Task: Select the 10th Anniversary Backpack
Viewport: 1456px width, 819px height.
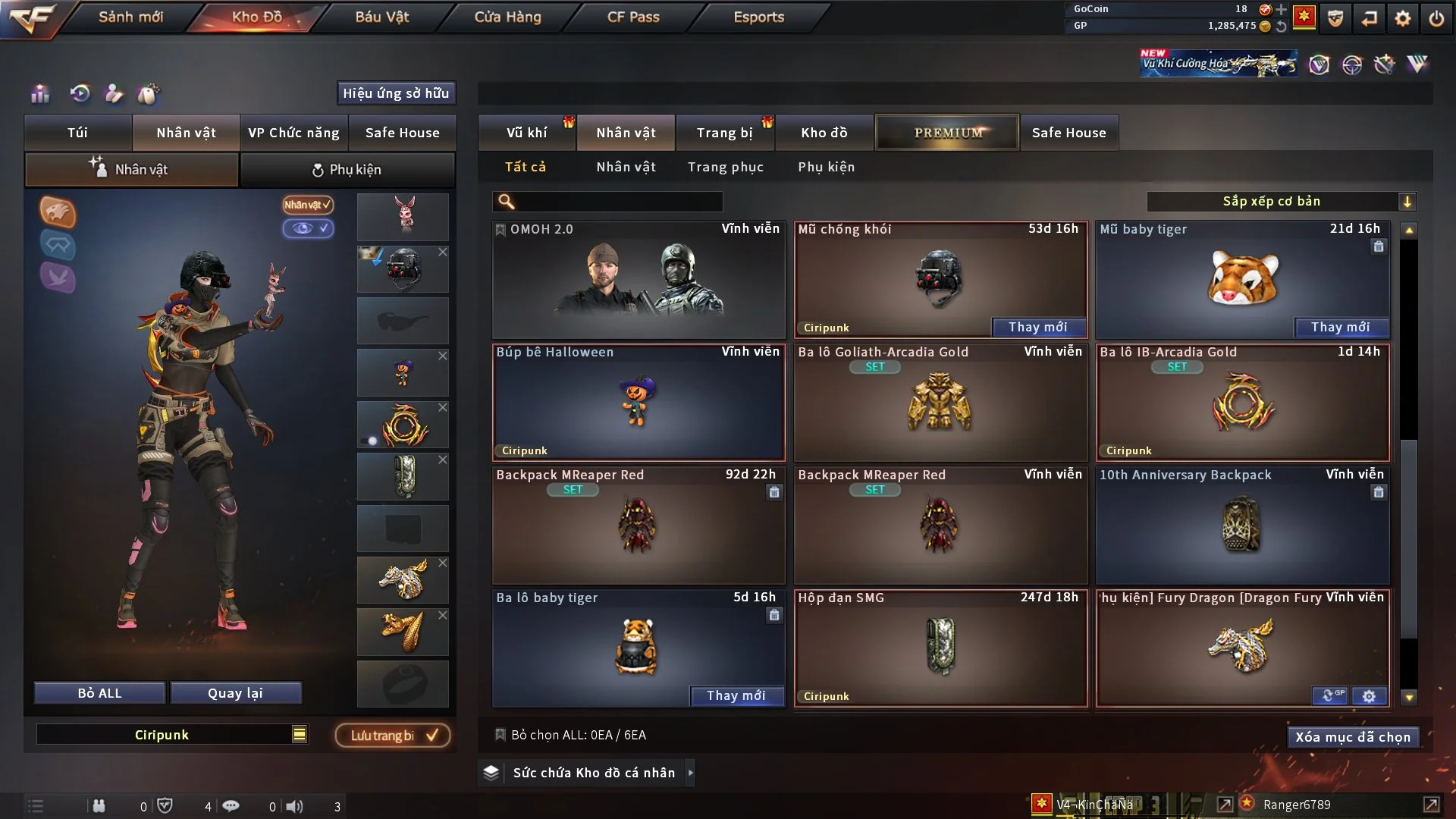Action: [x=1242, y=526]
